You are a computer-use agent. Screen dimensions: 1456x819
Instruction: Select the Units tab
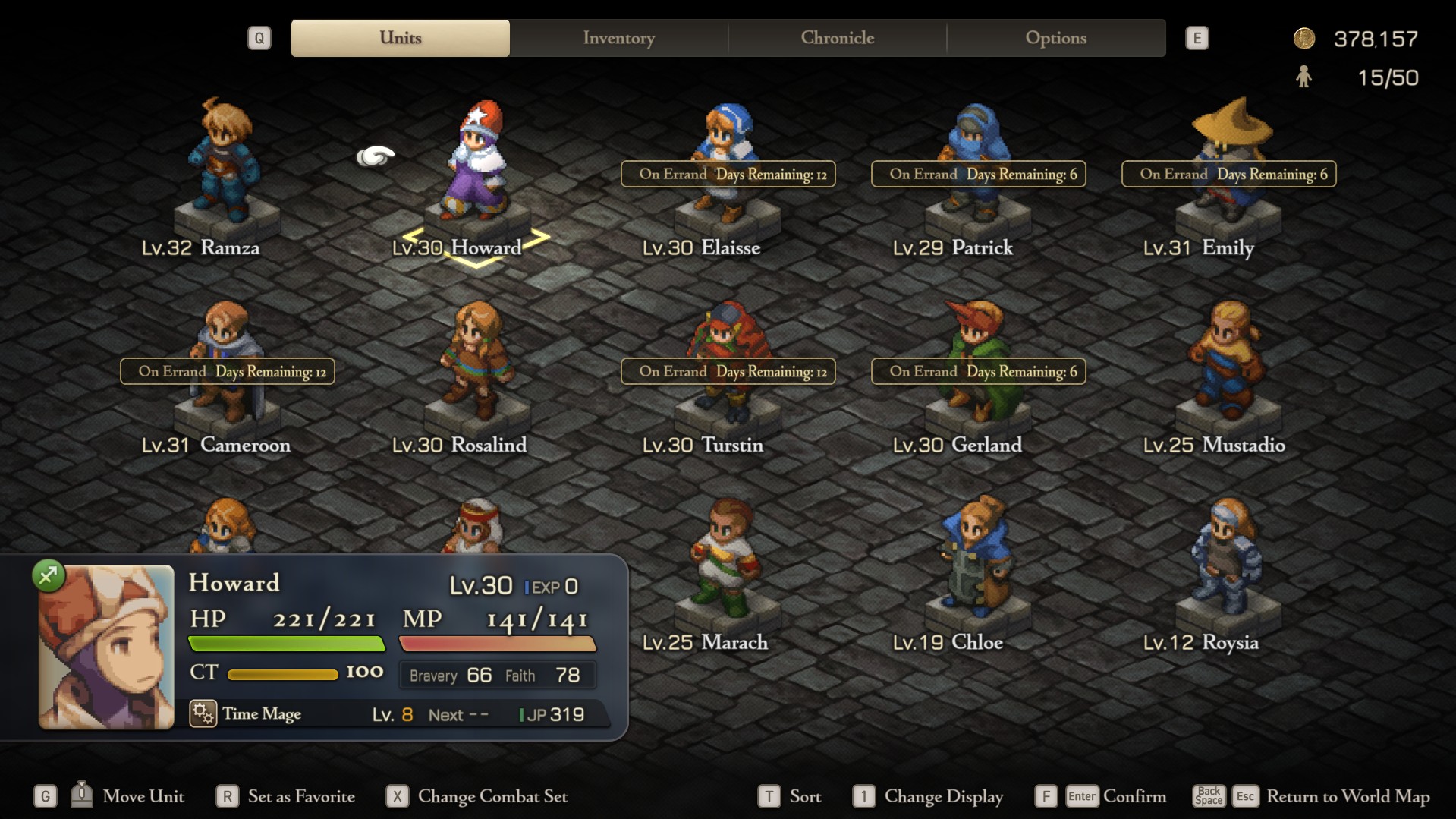[x=400, y=38]
